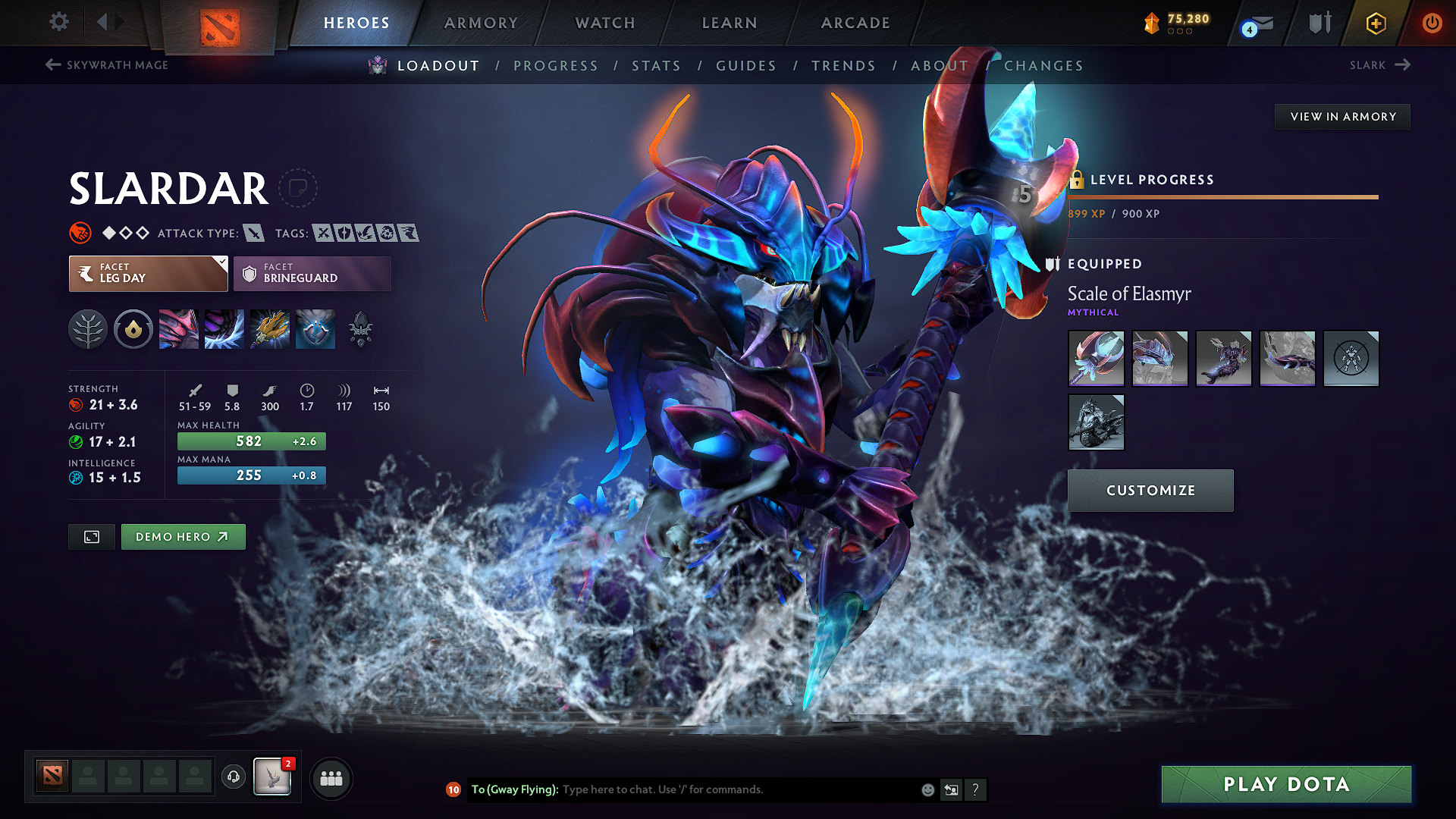1456x819 pixels.
Task: Click the XP level progress bar
Action: coord(1223,196)
